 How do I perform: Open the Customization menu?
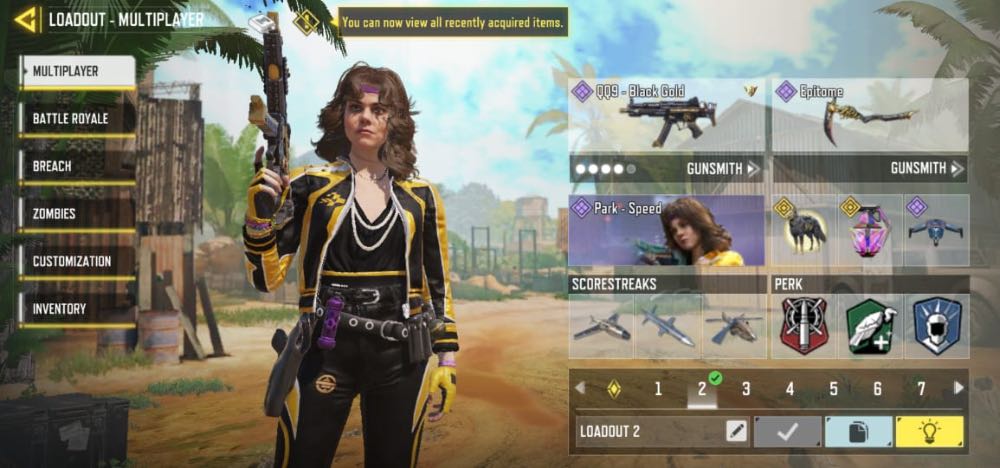(x=77, y=261)
